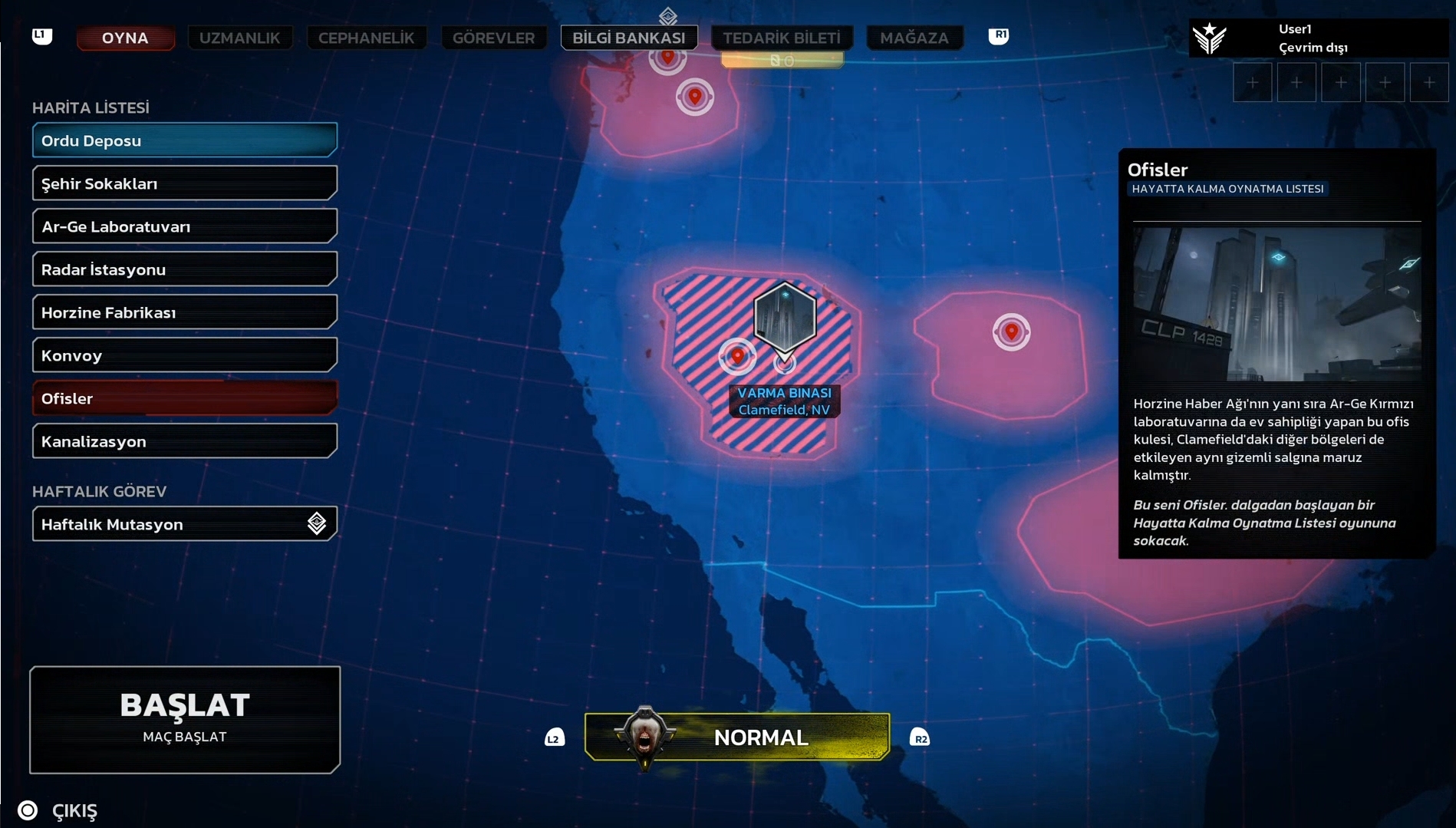Choose the Kanalizasyon map

[184, 441]
